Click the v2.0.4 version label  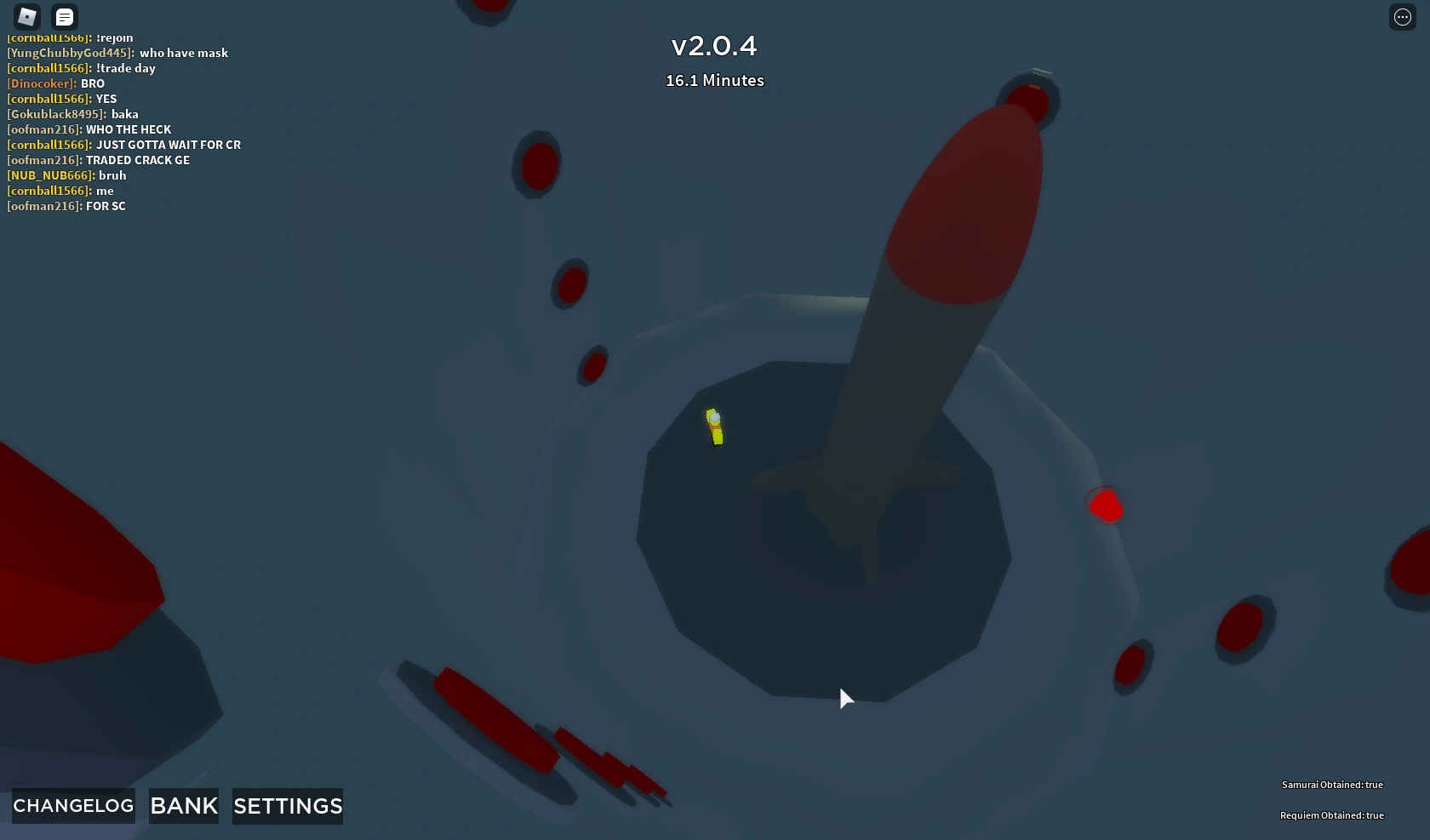pyautogui.click(x=713, y=46)
